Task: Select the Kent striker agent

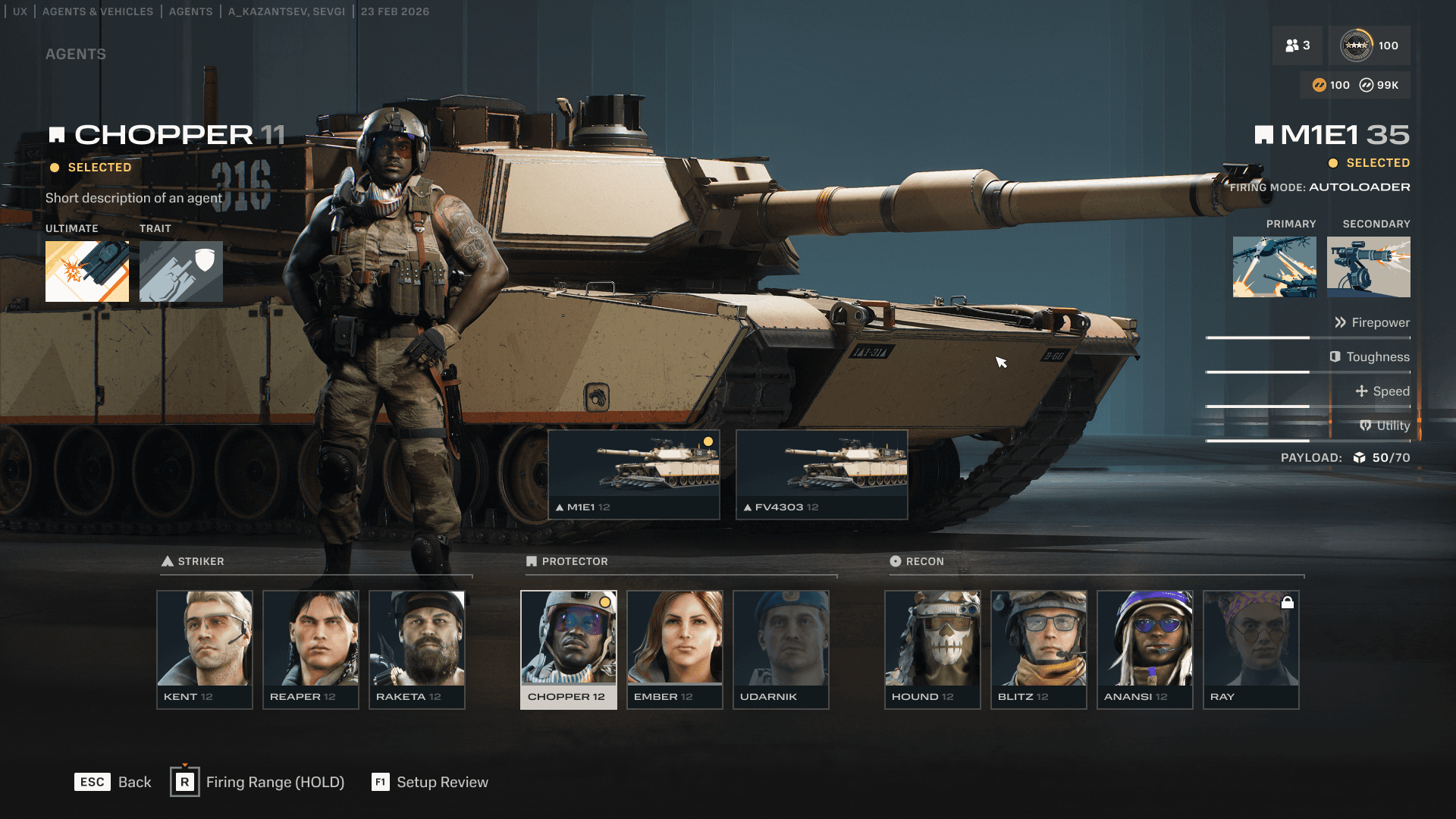Action: click(205, 649)
